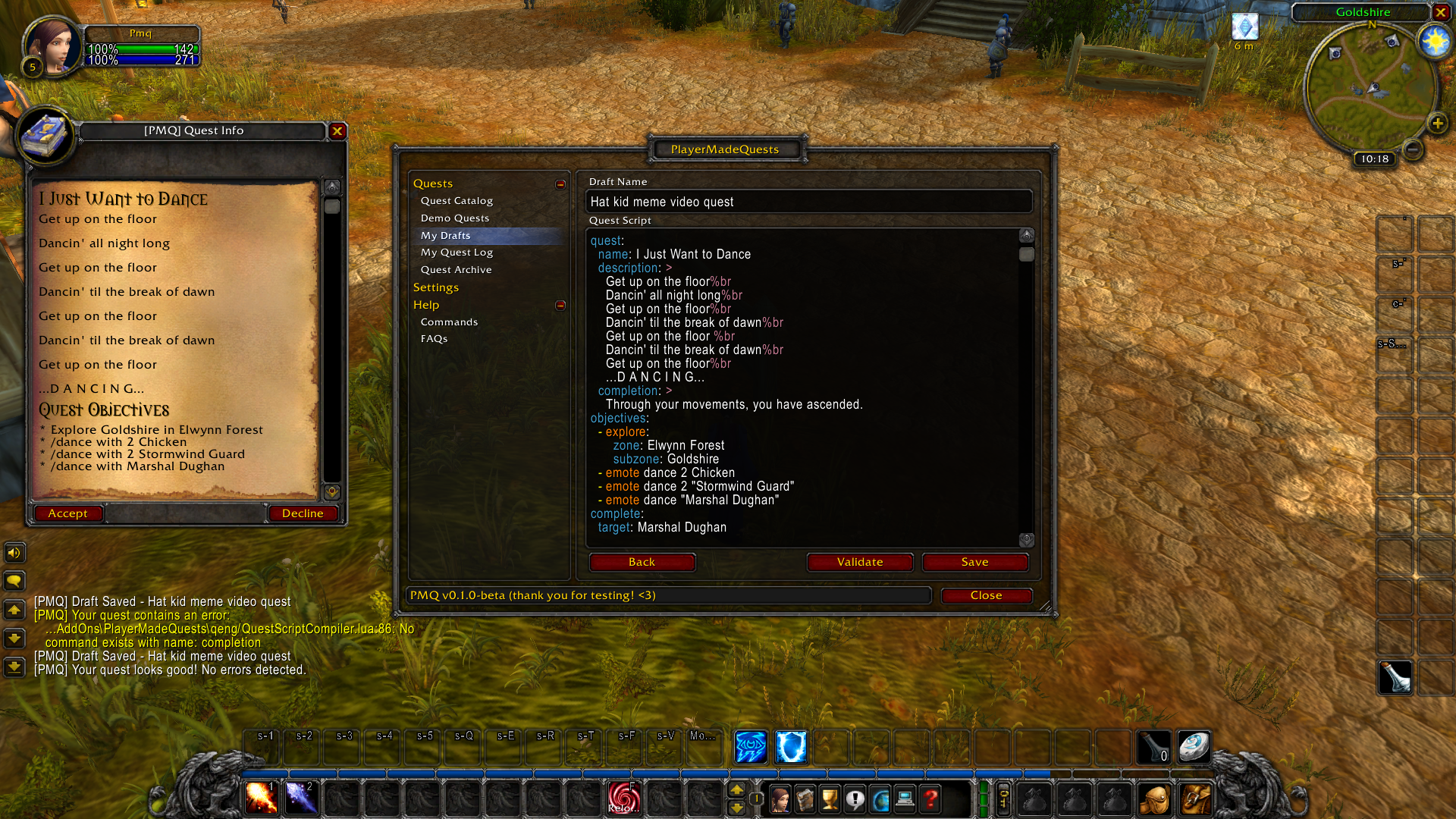1456x819 pixels.
Task: Save the quest draft
Action: coord(974,562)
